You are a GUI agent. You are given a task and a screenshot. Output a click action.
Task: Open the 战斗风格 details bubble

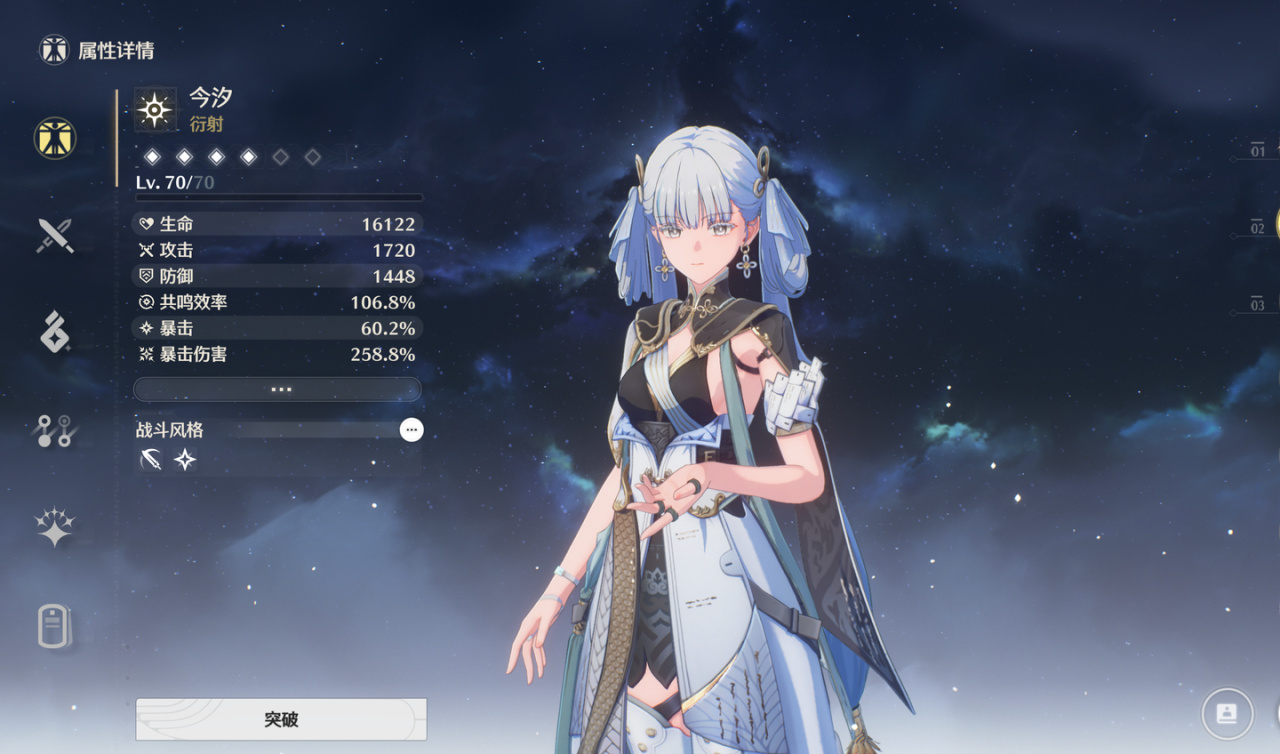coord(411,430)
